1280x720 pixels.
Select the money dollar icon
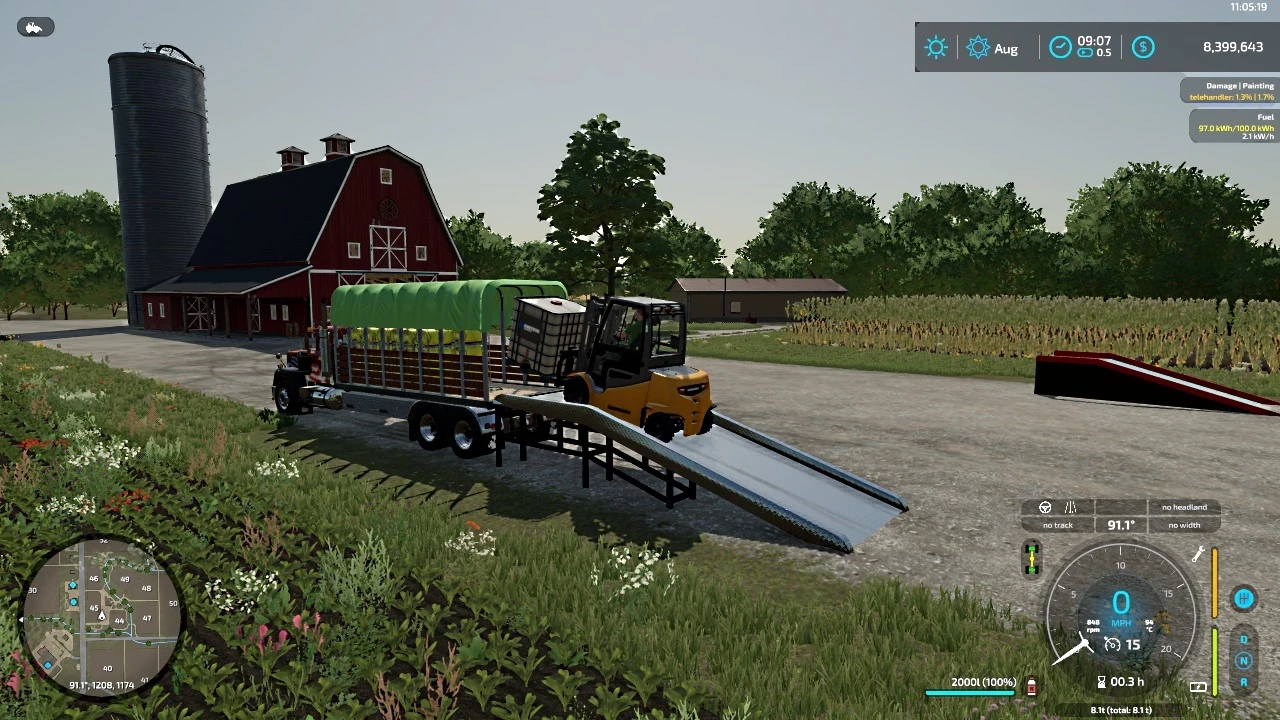[1143, 47]
